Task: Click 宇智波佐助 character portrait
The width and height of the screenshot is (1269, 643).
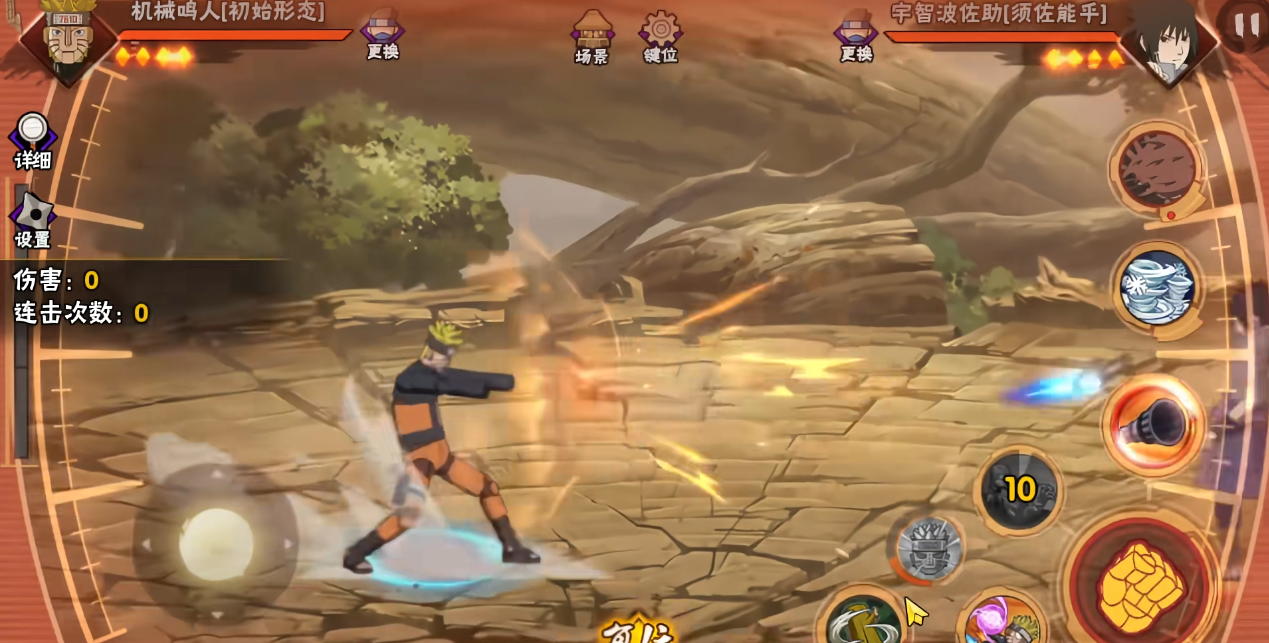Action: pyautogui.click(x=1167, y=40)
